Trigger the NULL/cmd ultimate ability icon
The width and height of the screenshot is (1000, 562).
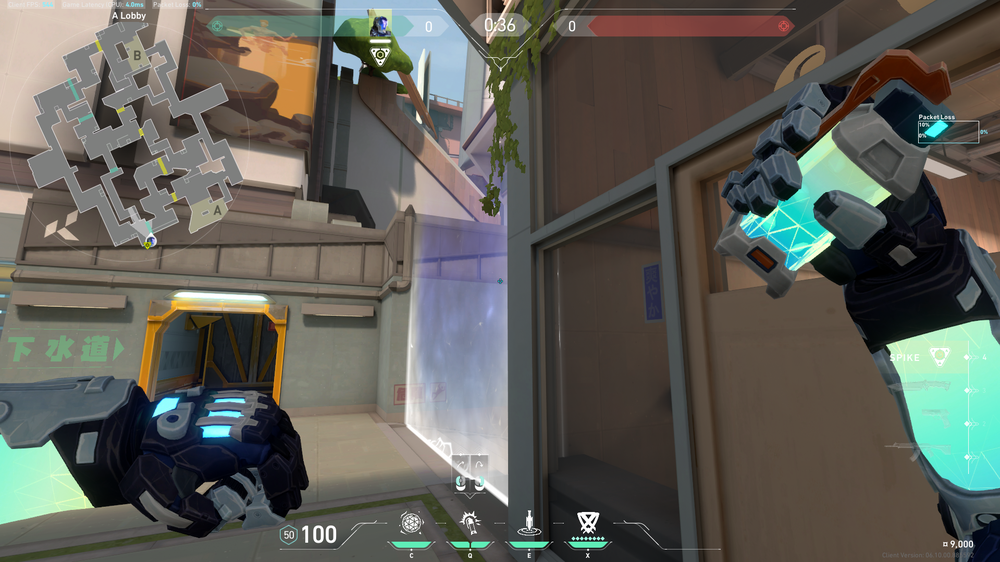pos(587,522)
